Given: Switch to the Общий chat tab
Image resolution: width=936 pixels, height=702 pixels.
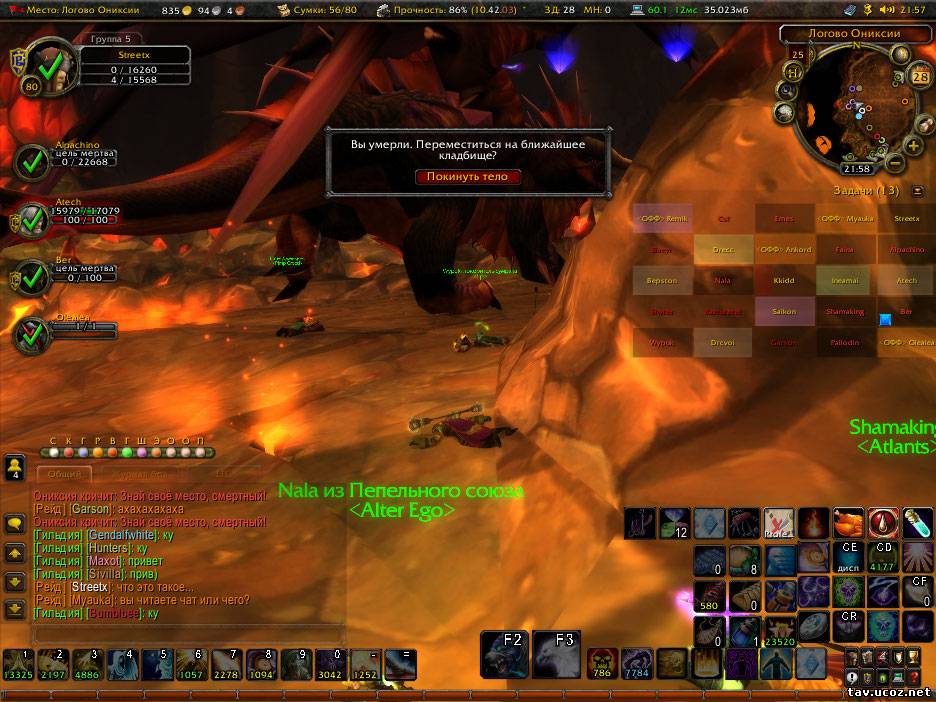Looking at the screenshot, I should pos(64,473).
